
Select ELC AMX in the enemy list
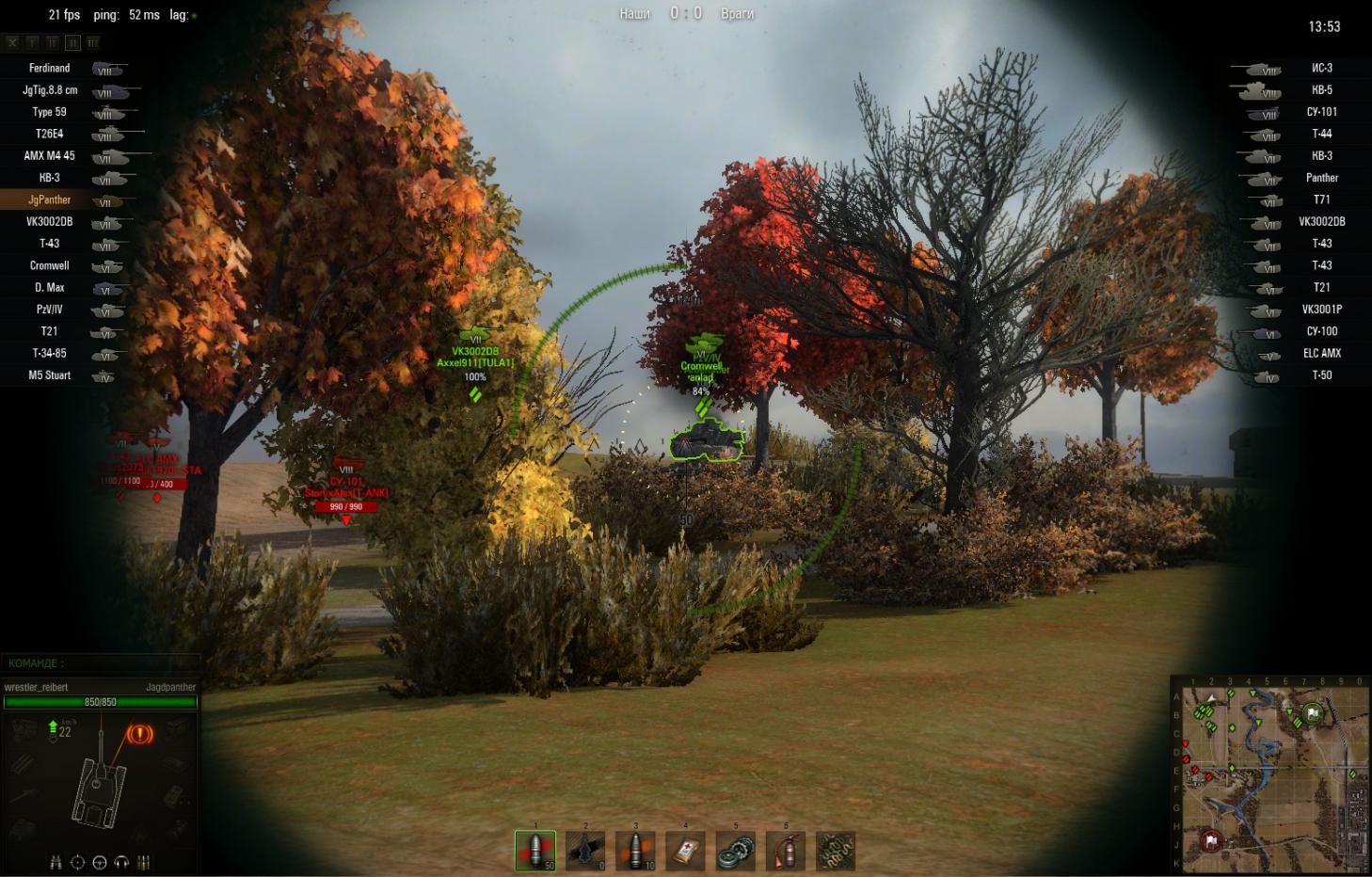click(1321, 354)
